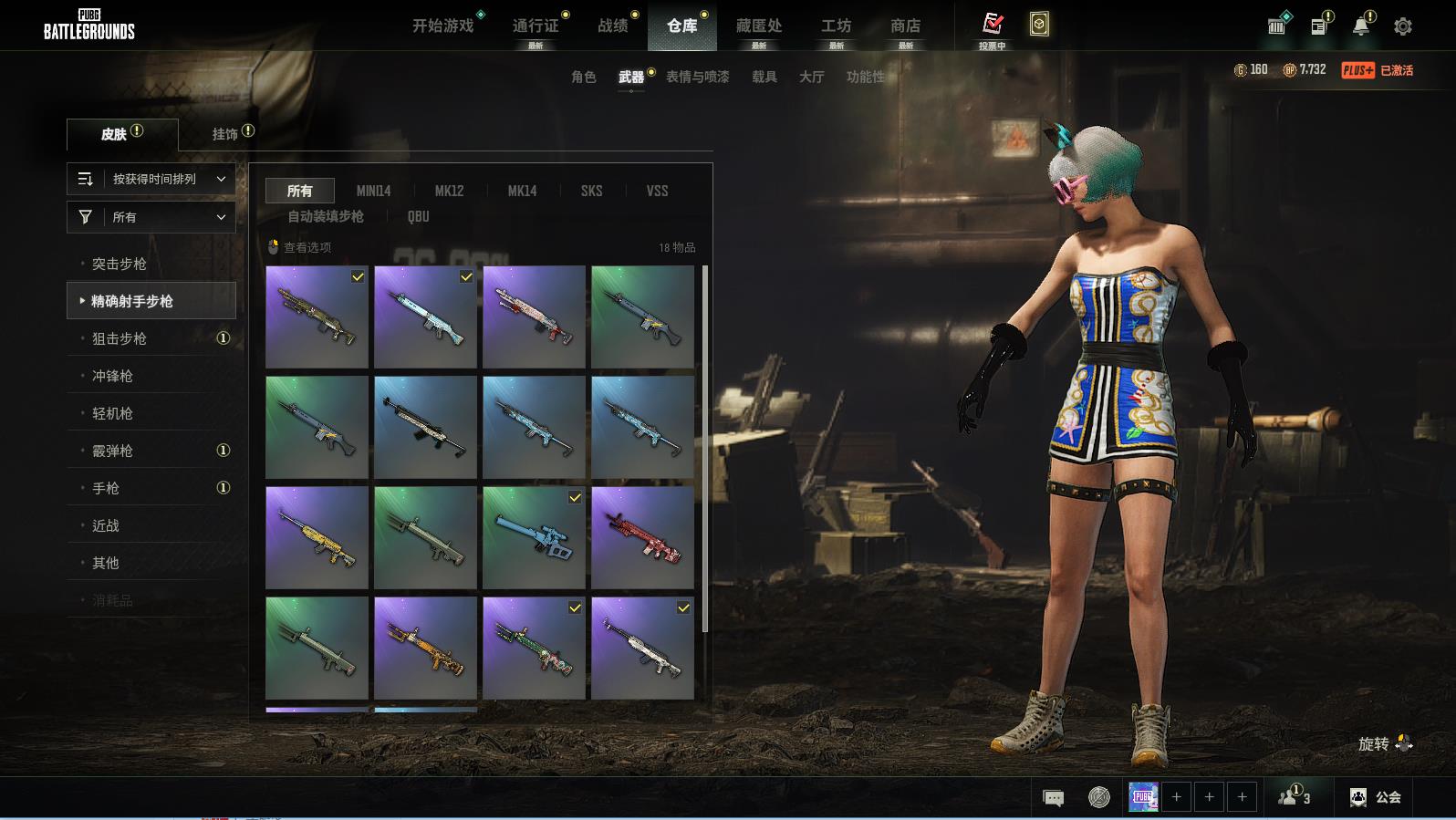Choose the 突击步枪 assault rifle category

120,264
